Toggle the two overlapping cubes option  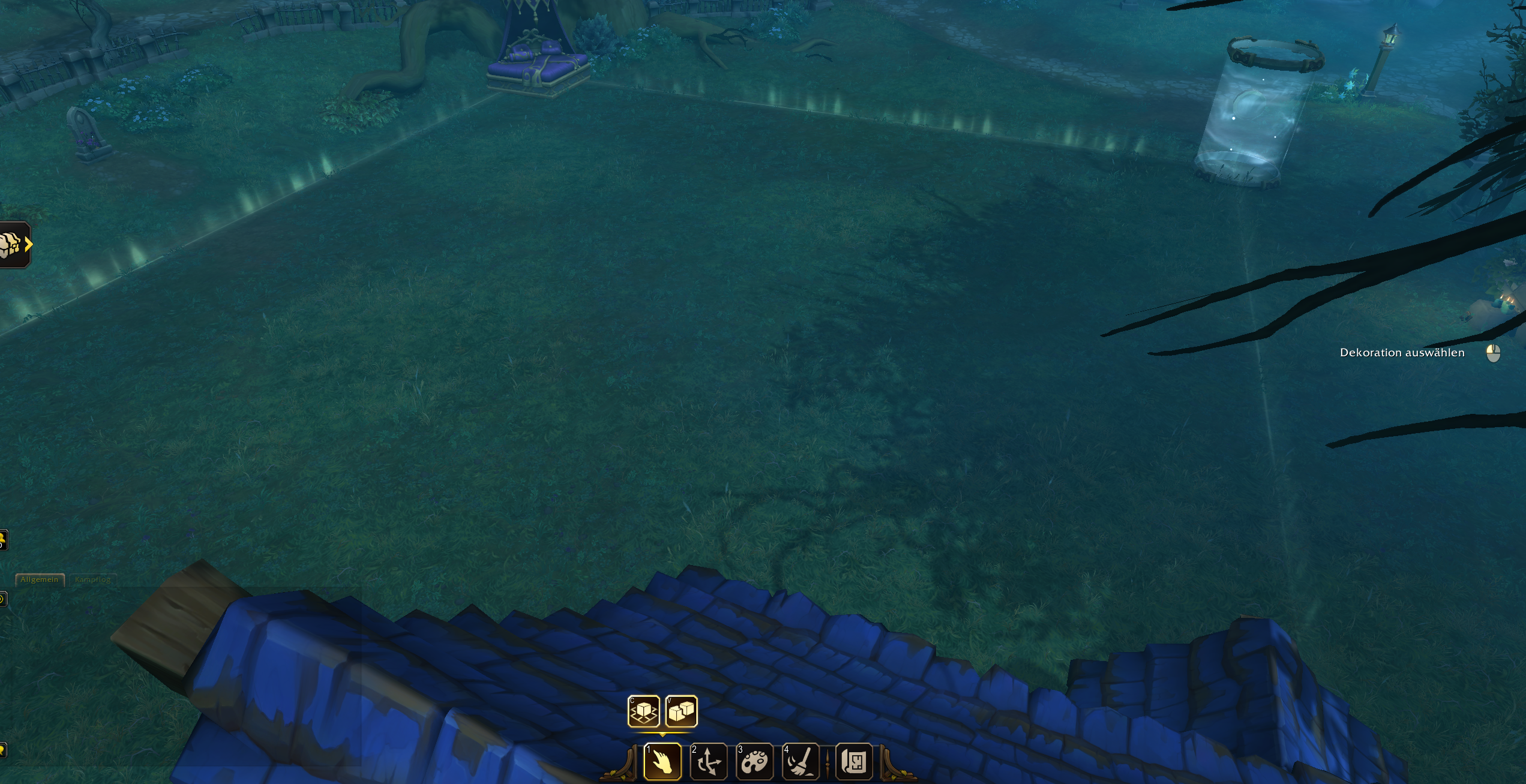tap(681, 711)
